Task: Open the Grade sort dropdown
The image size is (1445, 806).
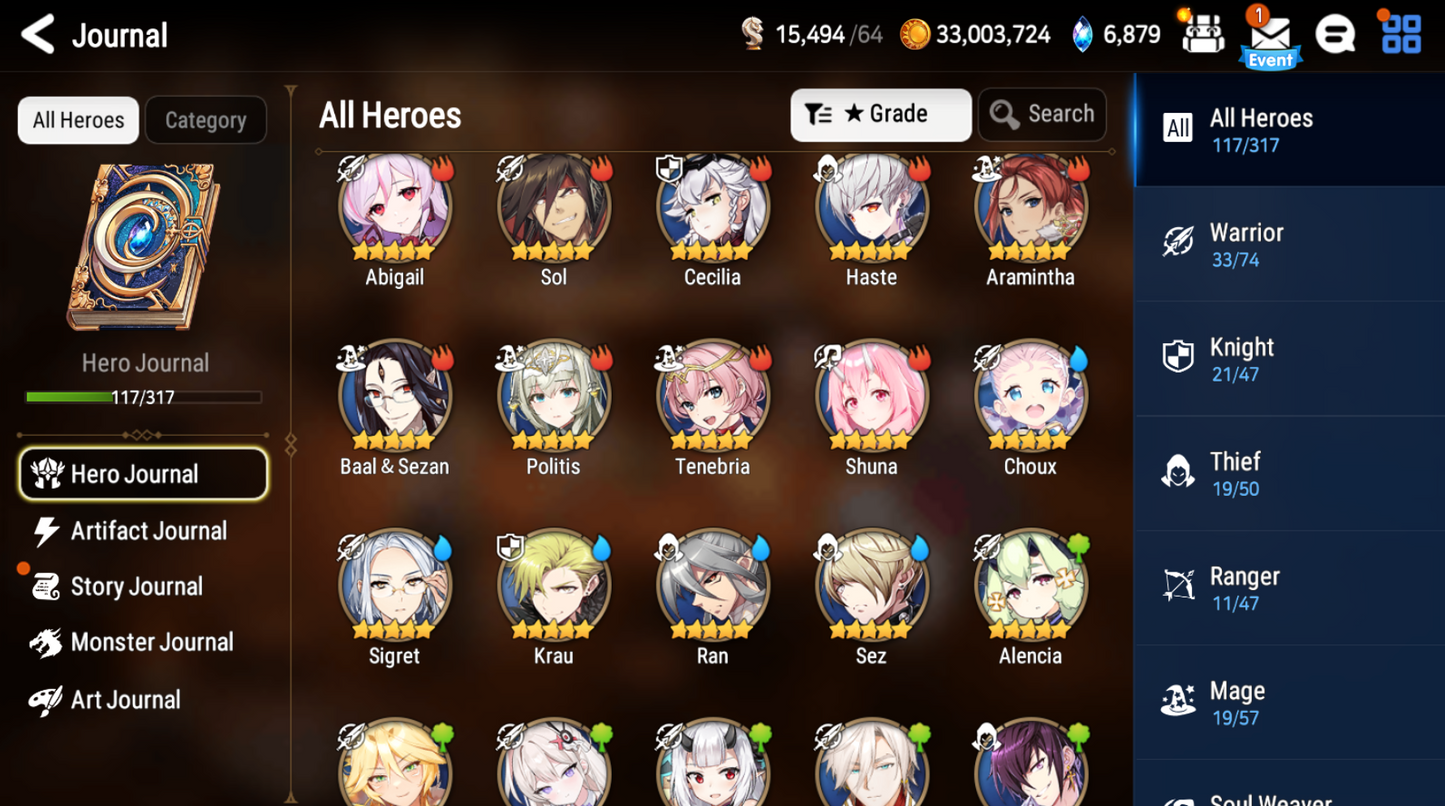Action: click(x=880, y=114)
